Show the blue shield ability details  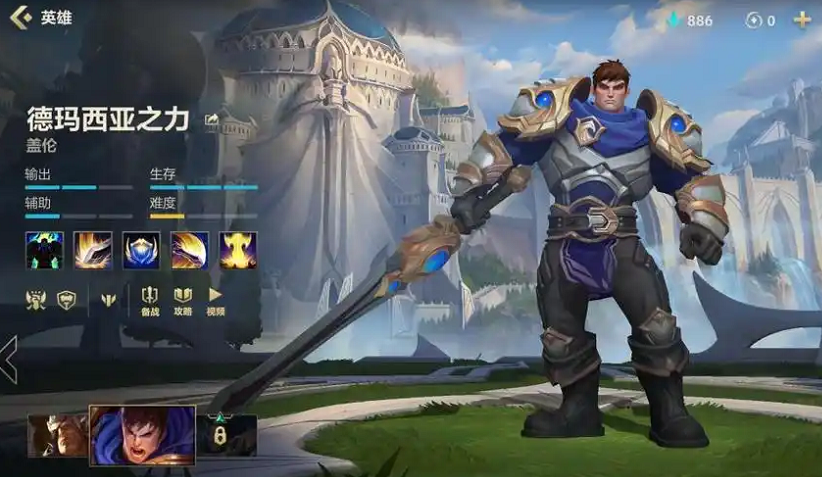pos(141,250)
